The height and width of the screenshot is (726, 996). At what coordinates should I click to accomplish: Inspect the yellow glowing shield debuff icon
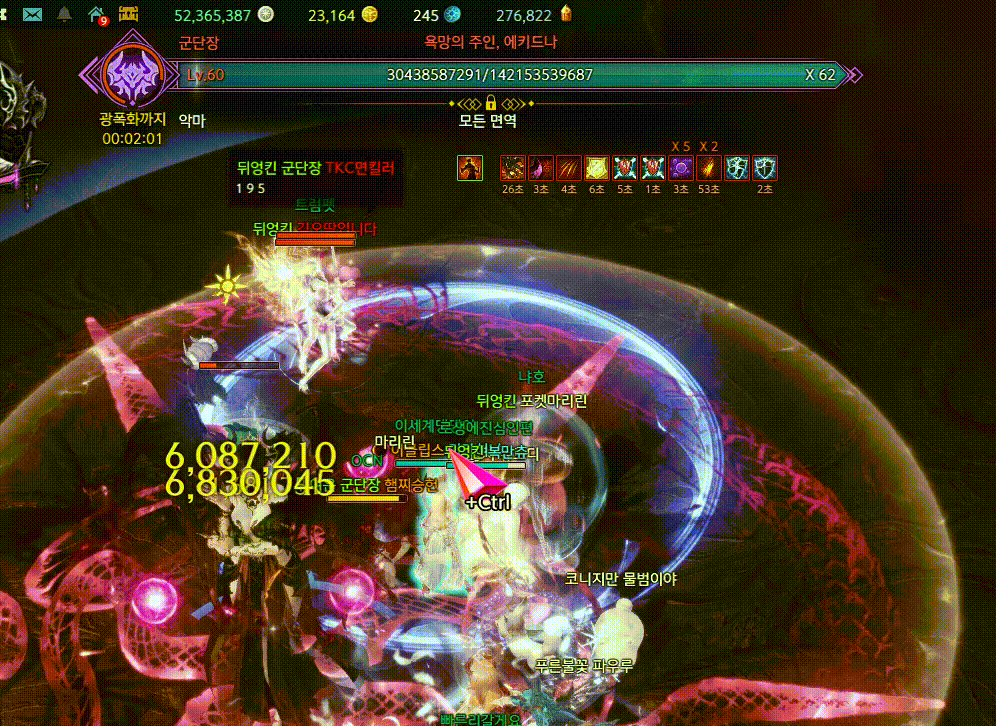(x=597, y=168)
